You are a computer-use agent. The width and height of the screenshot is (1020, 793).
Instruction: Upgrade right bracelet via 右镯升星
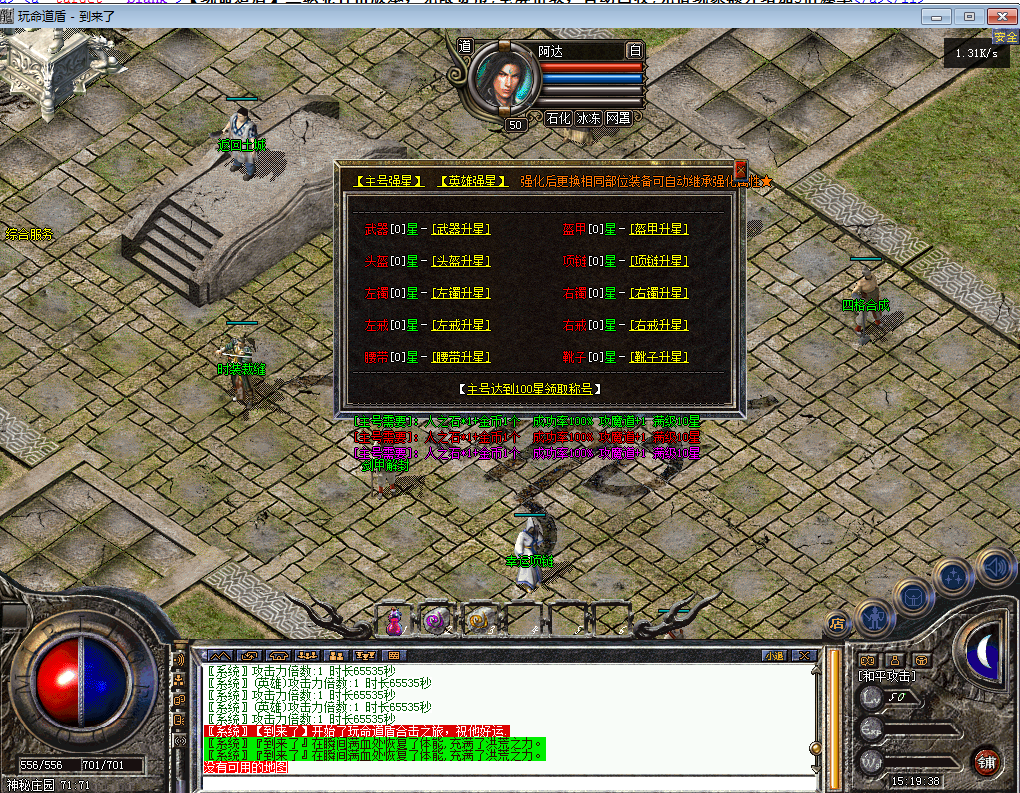tap(659, 294)
